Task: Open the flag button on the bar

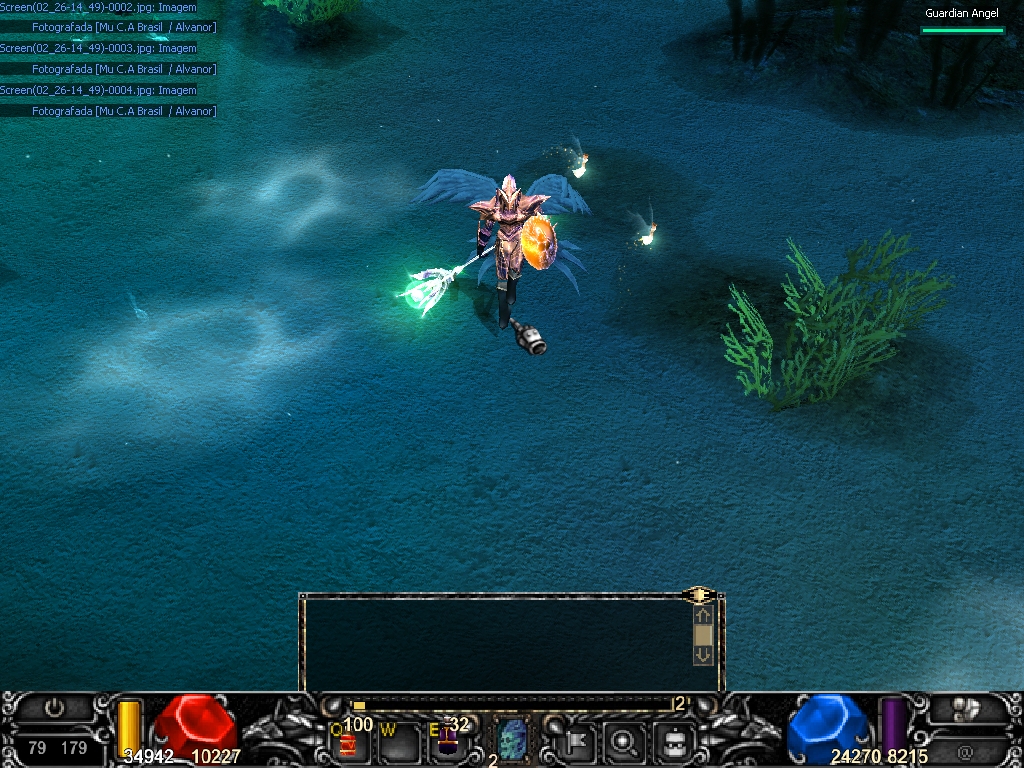Action: point(577,742)
